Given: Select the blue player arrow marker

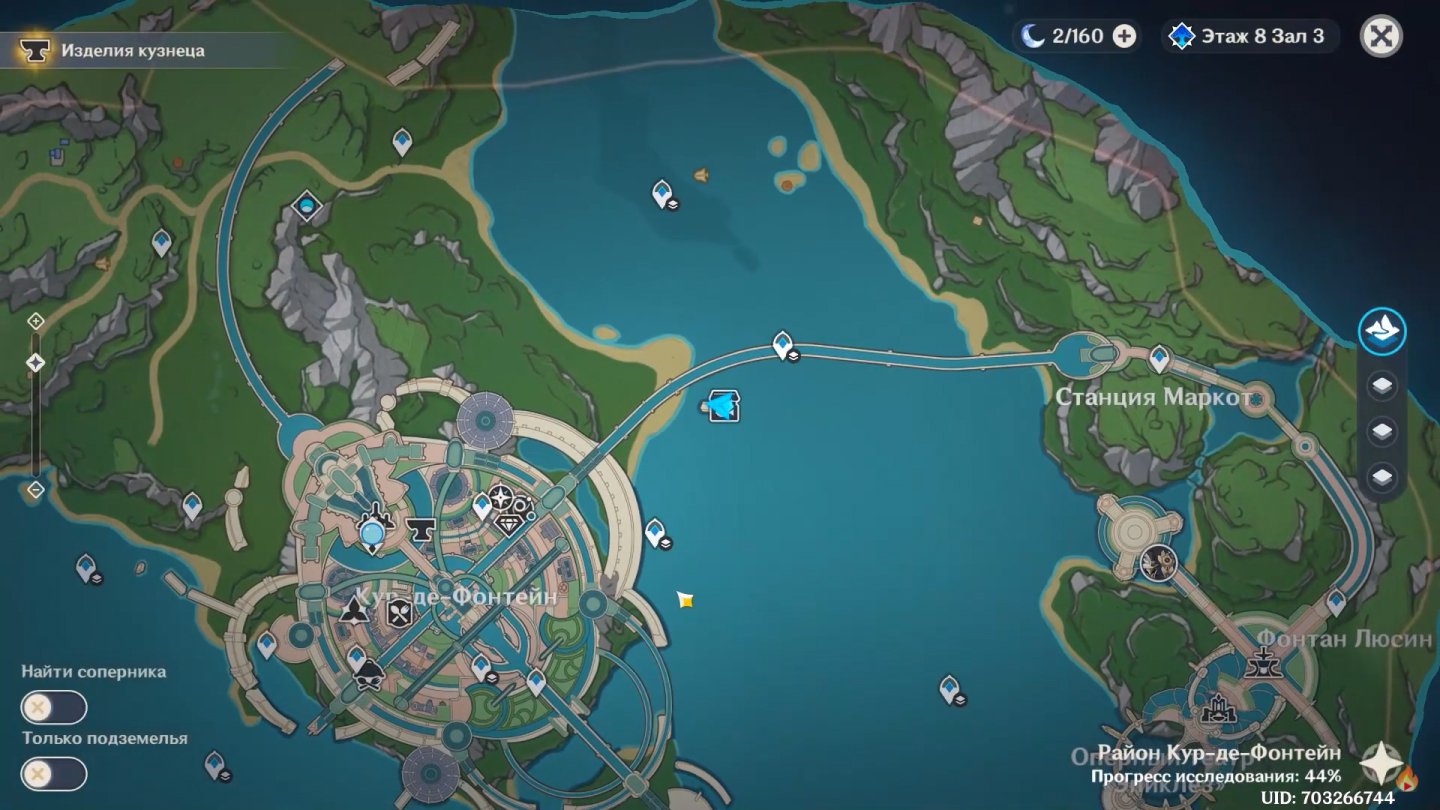Looking at the screenshot, I should pyautogui.click(x=722, y=405).
